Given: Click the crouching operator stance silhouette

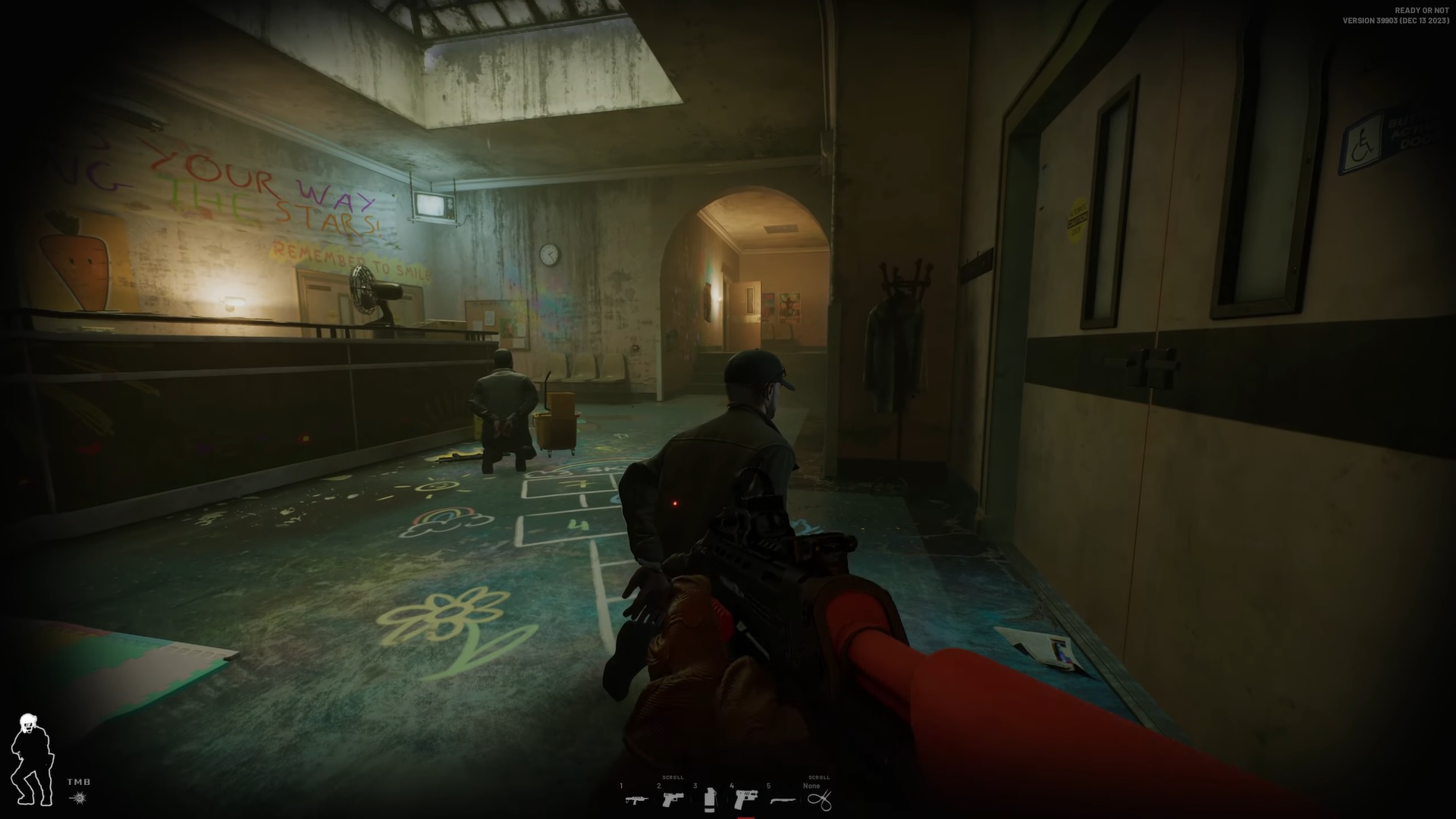Looking at the screenshot, I should (32, 758).
